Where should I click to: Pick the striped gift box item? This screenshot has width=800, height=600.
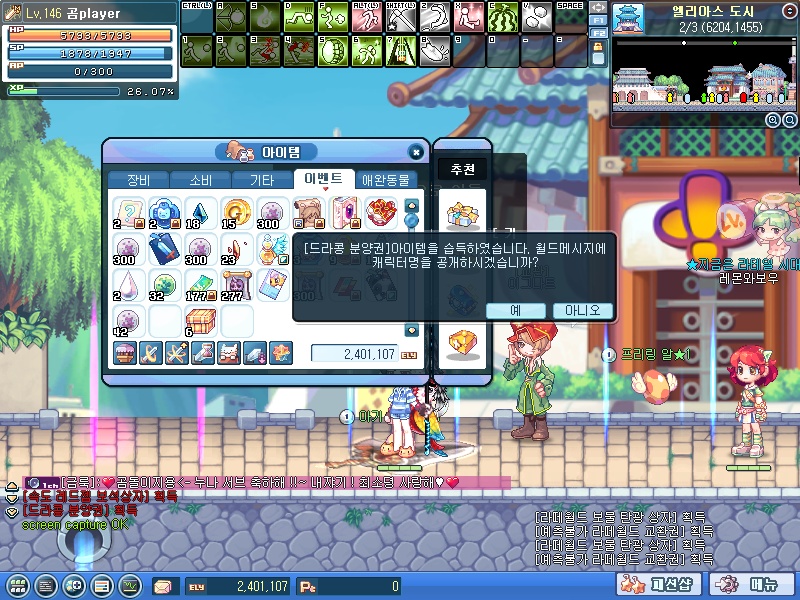199,320
